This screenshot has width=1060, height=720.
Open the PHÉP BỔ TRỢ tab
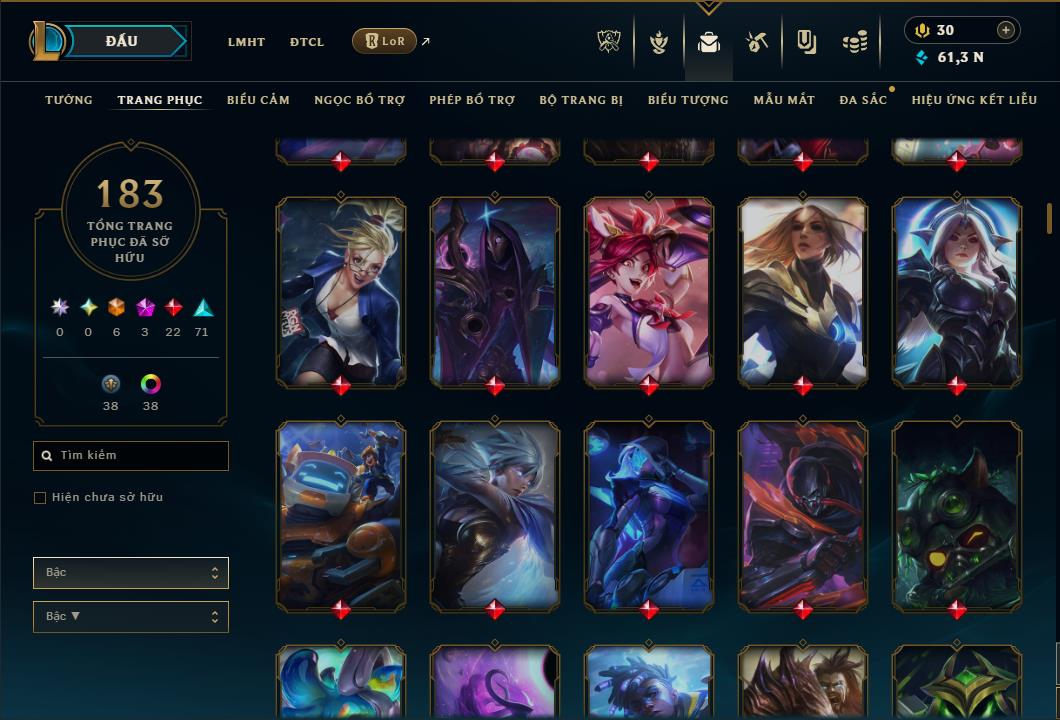click(x=472, y=100)
